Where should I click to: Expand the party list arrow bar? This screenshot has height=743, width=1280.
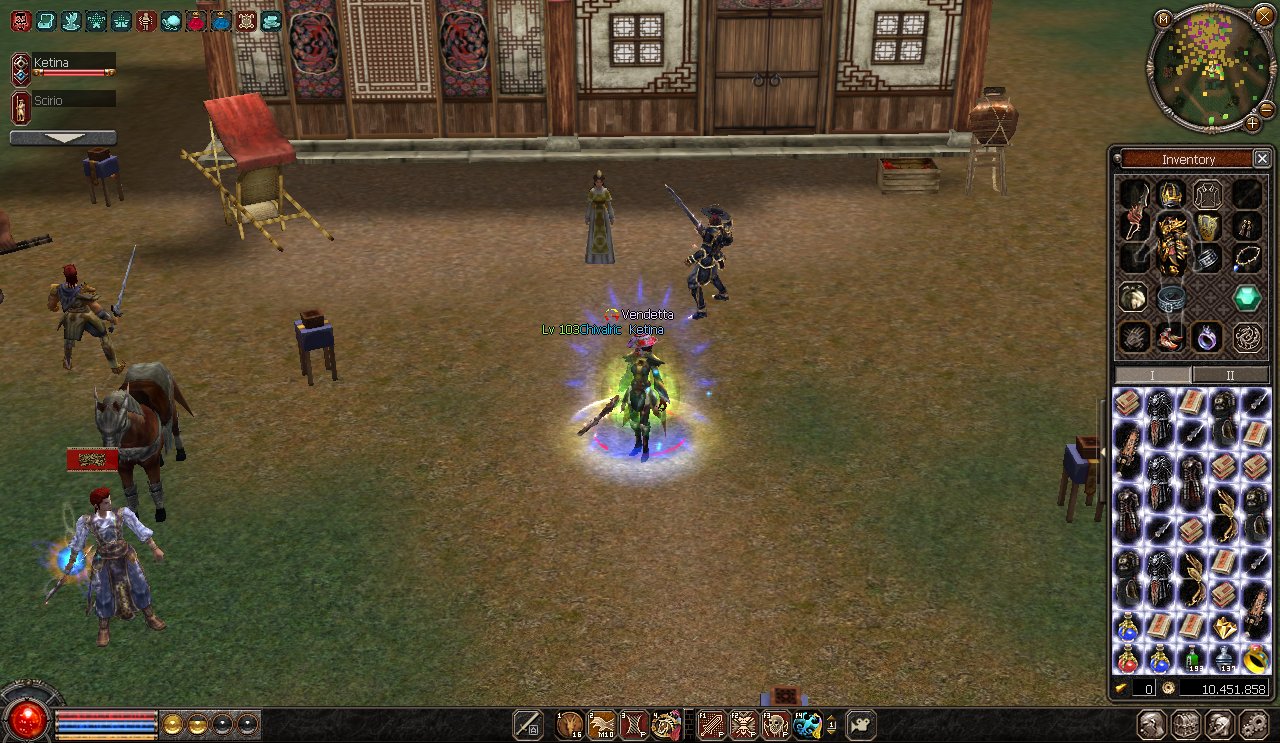coord(62,138)
